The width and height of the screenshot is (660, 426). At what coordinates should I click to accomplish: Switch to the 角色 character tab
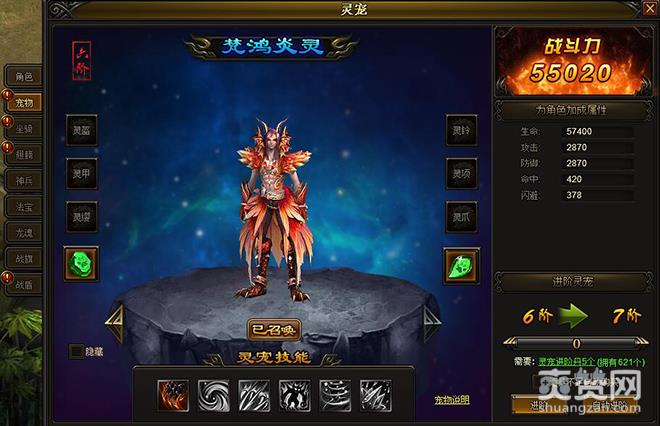click(x=22, y=76)
